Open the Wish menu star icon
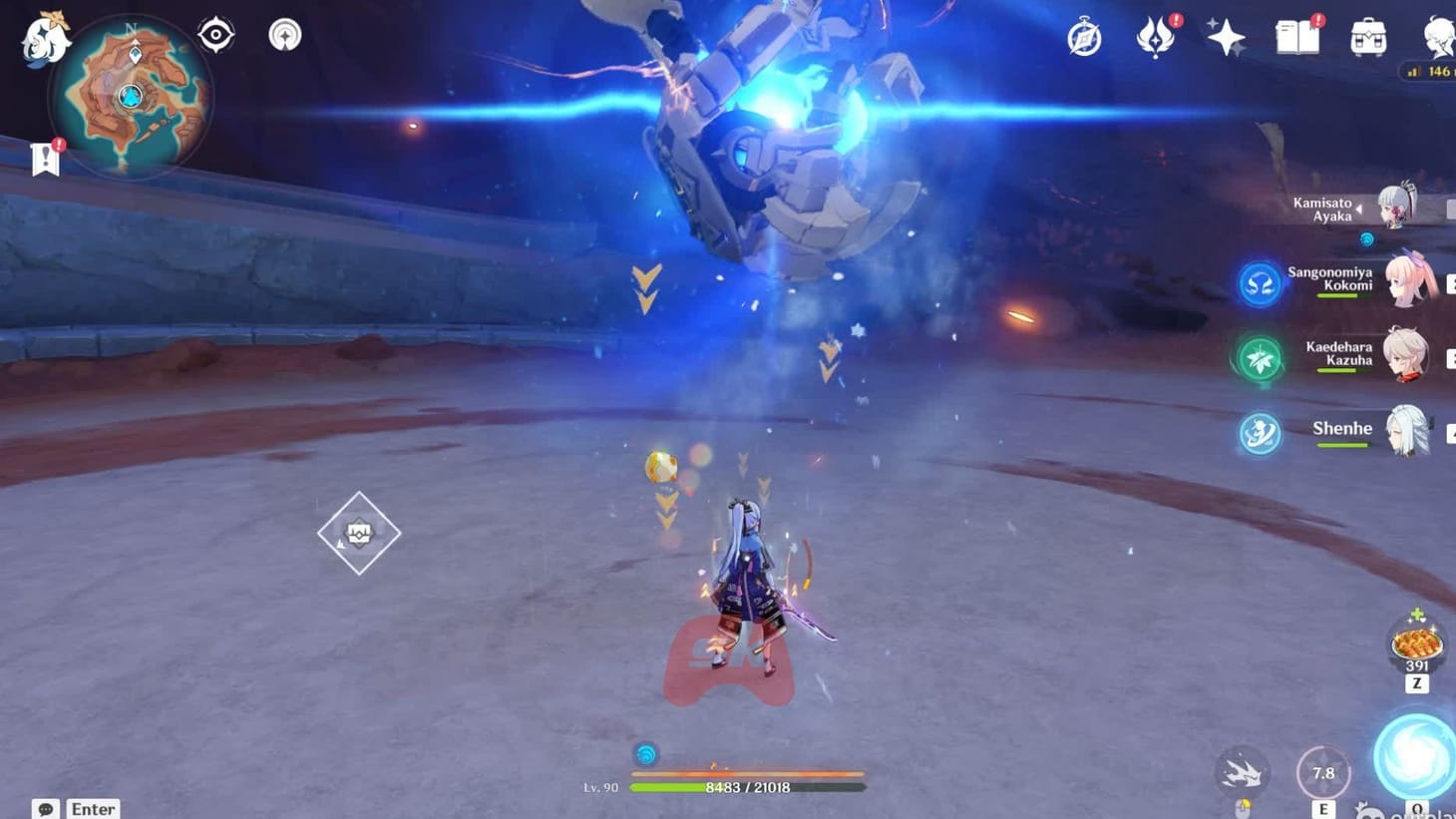Viewport: 1456px width, 819px height. click(x=1225, y=35)
